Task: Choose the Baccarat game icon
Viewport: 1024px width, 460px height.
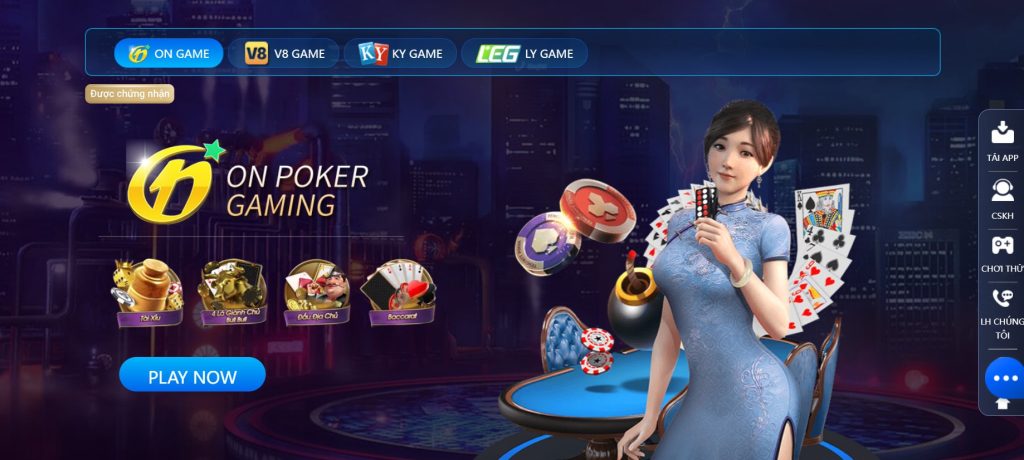Action: click(399, 292)
